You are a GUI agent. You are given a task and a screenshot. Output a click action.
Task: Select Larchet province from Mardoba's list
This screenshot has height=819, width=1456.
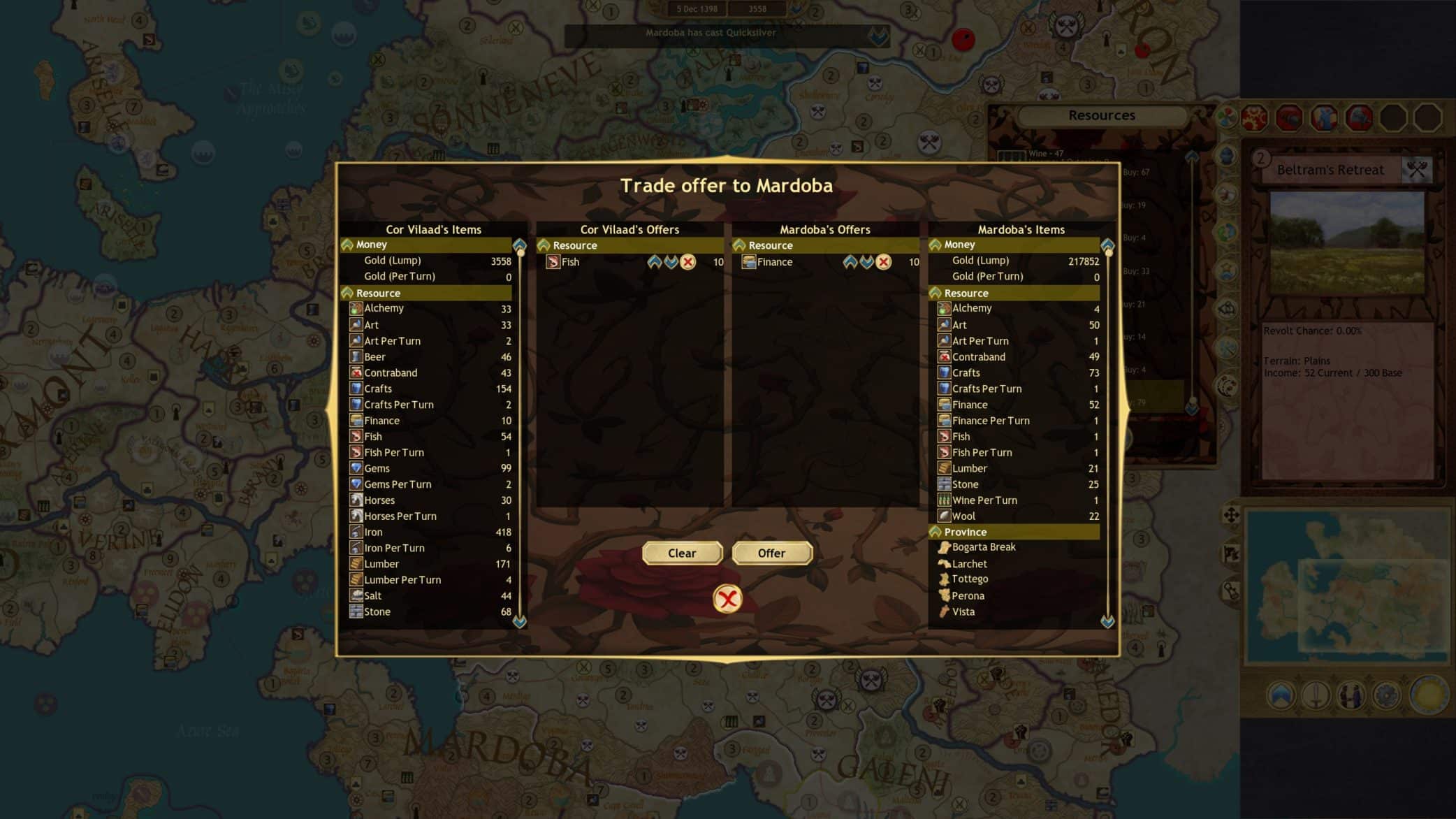[970, 564]
